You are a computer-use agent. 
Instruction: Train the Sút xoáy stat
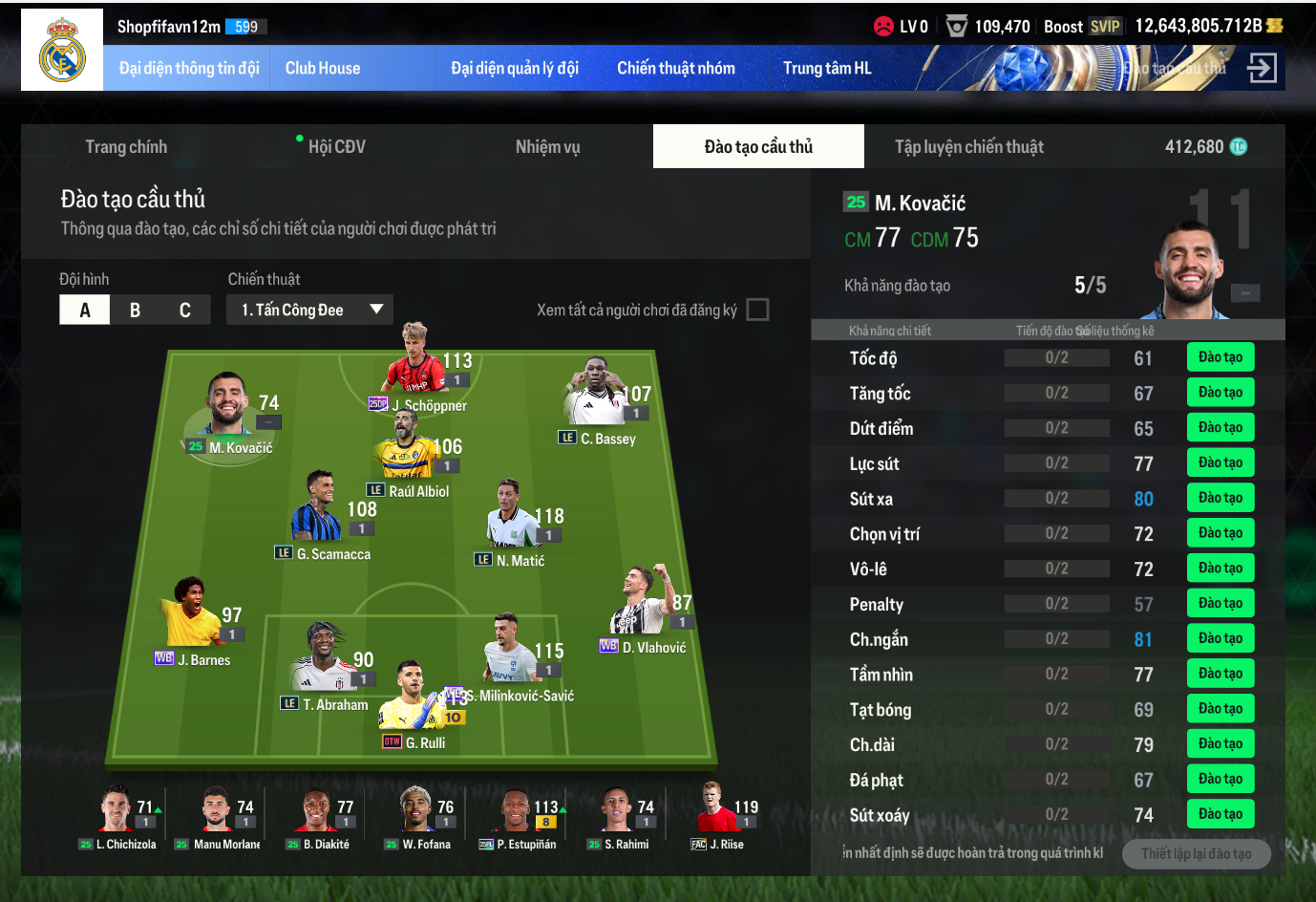(1220, 814)
